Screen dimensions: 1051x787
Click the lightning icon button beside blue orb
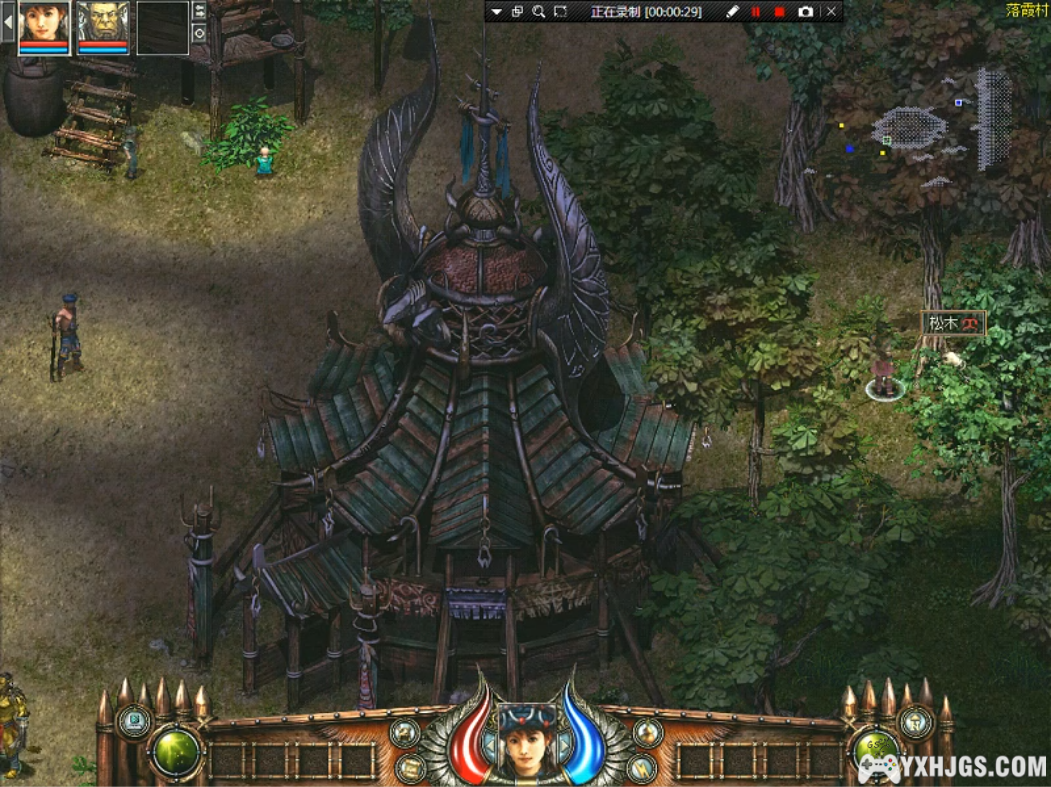point(643,768)
